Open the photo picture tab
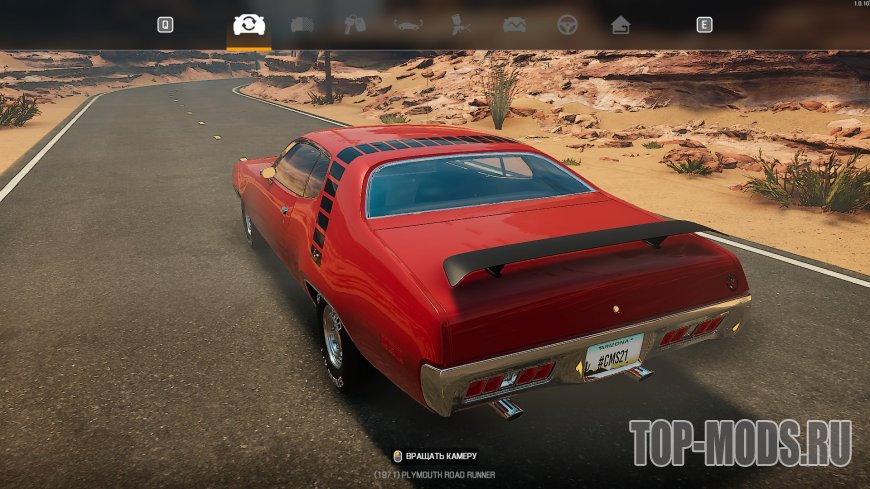 click(514, 25)
